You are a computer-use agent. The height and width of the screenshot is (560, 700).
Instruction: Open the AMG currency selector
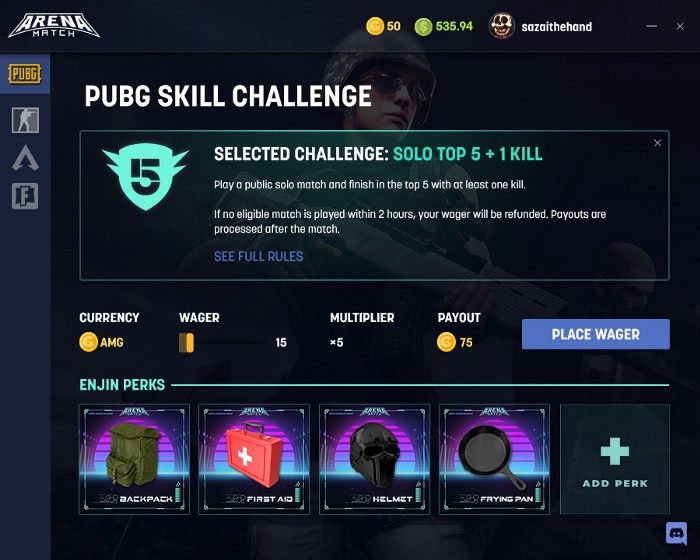(101, 343)
